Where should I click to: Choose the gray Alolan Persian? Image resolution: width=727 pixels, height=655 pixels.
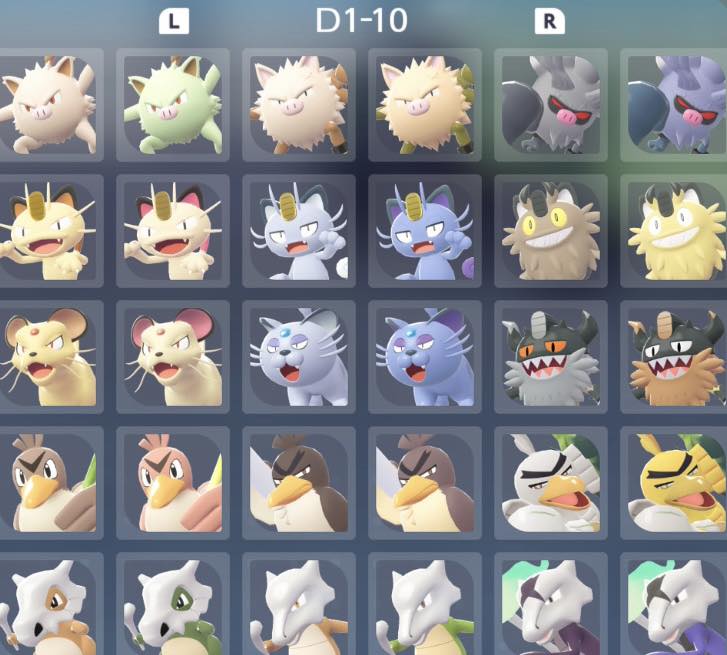pyautogui.click(x=298, y=358)
